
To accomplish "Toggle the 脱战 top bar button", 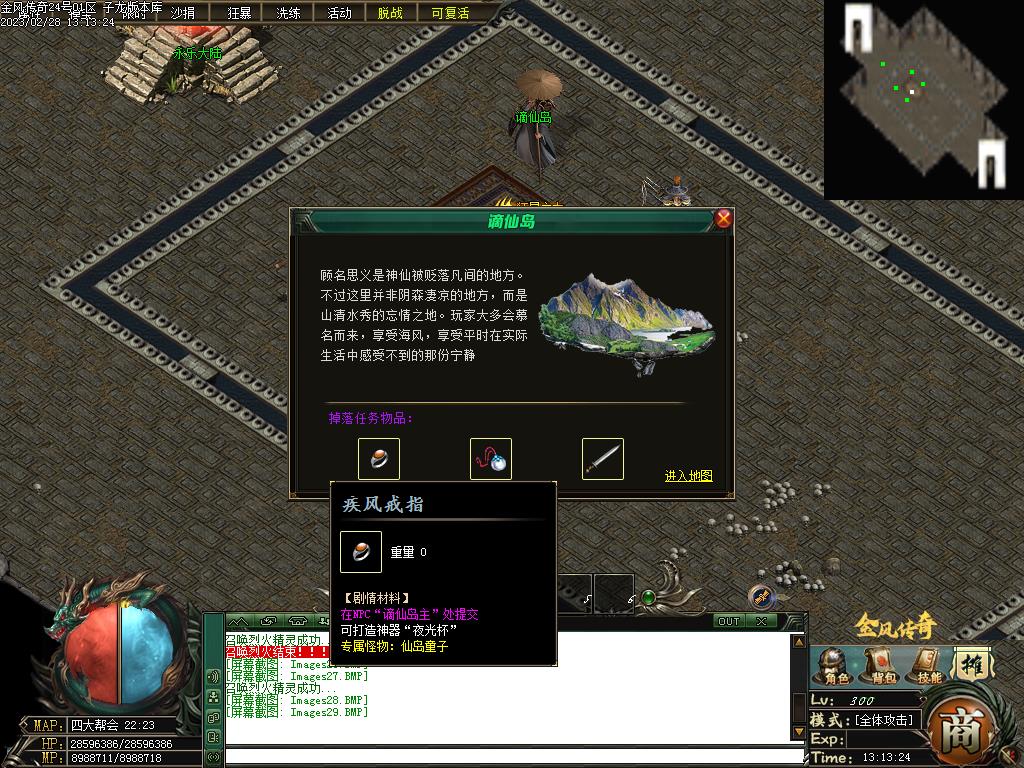I will point(390,13).
